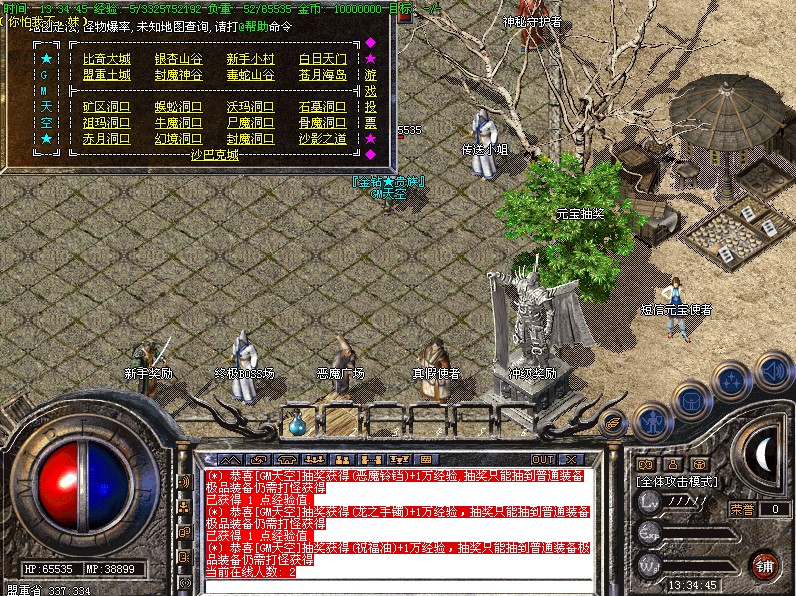Teleport to 沙影之道
Image resolution: width=796 pixels, height=596 pixels.
[x=322, y=139]
